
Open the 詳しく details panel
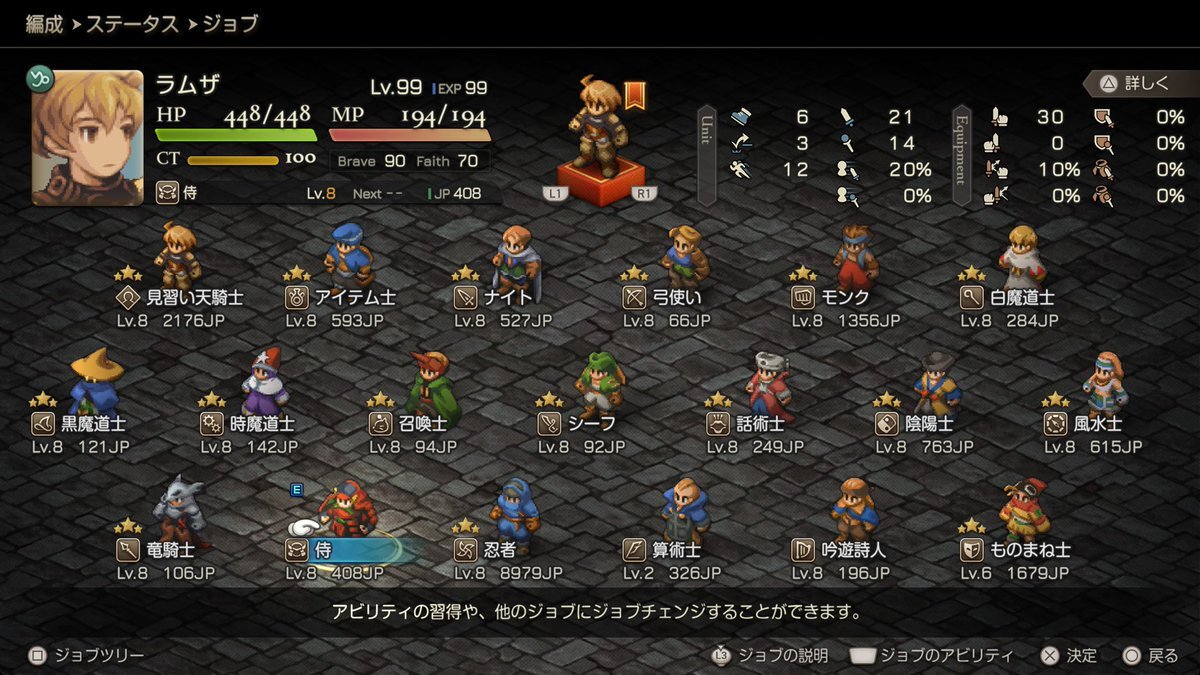pyautogui.click(x=1136, y=84)
